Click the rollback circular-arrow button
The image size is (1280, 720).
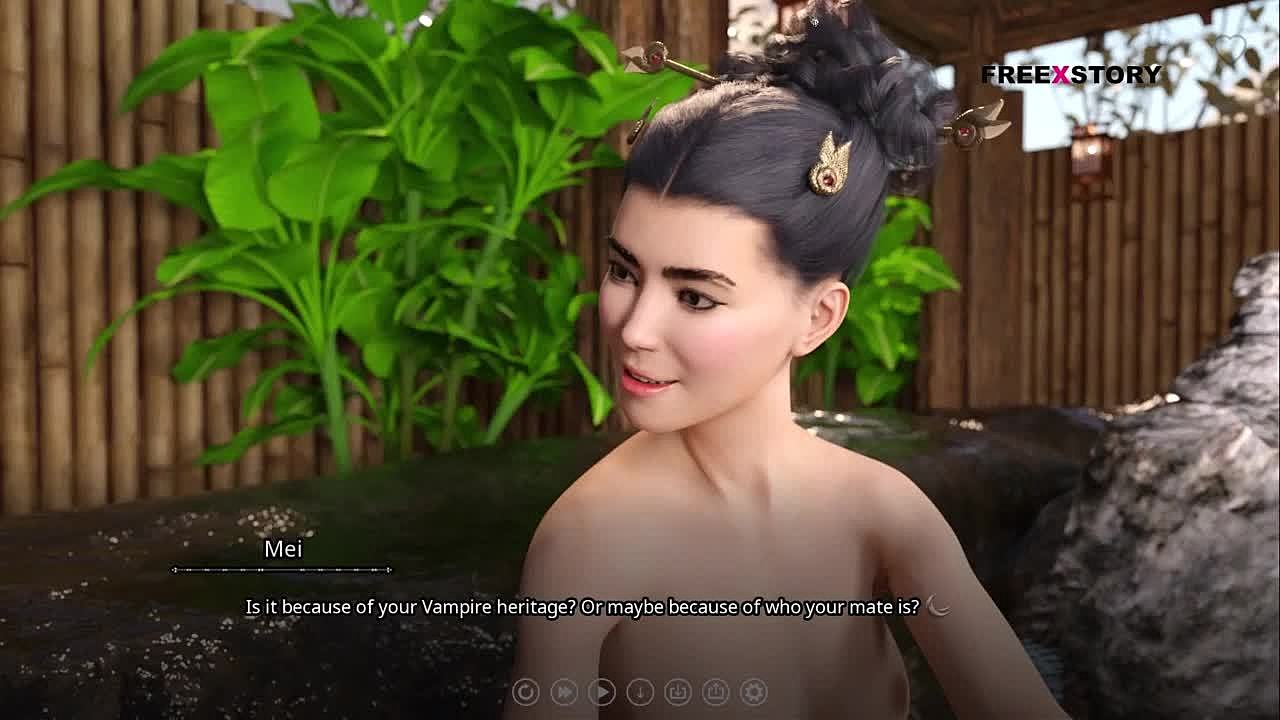pos(525,691)
